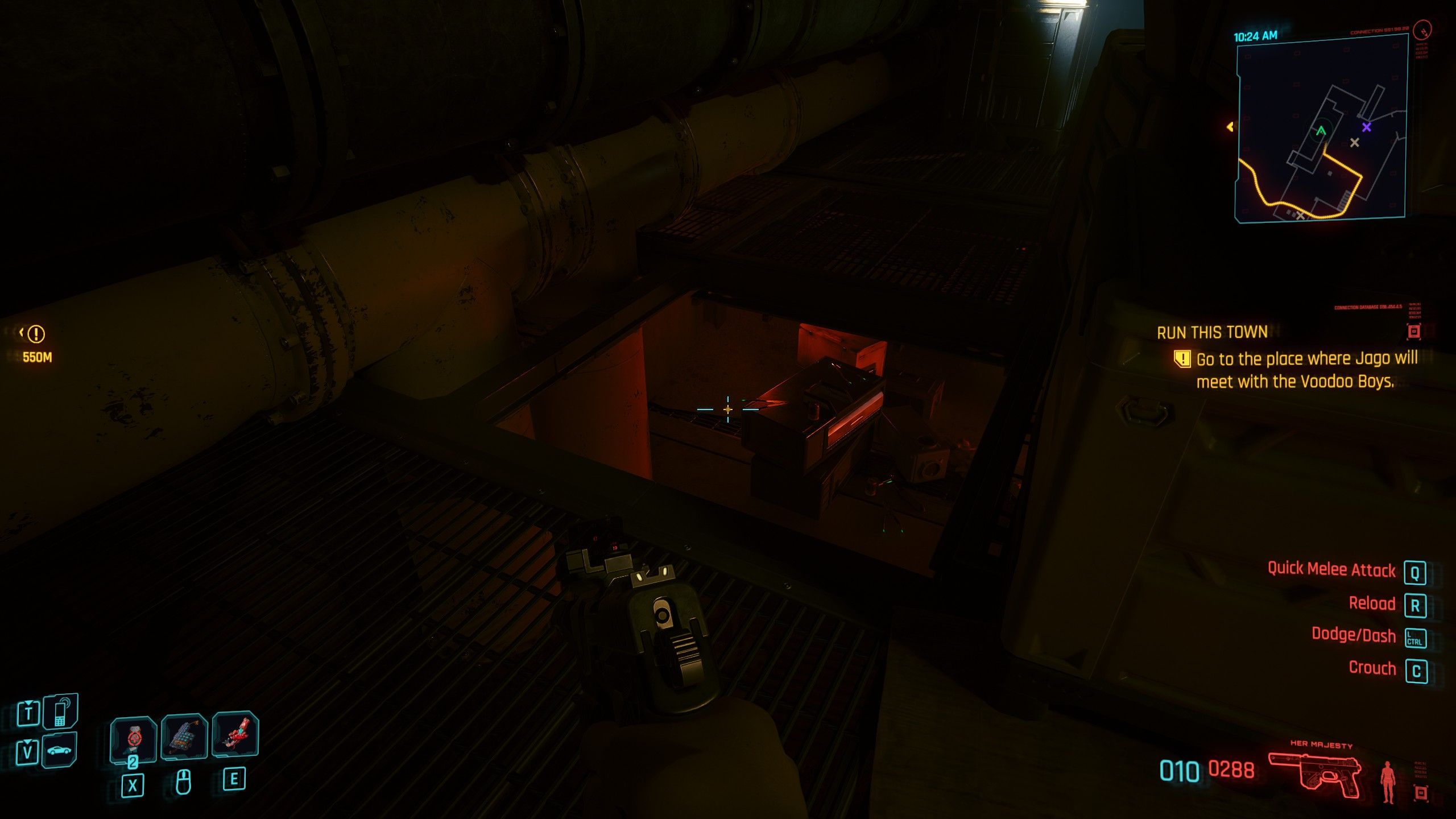The height and width of the screenshot is (819, 1456).
Task: Click the red compass icon beside minimap
Action: point(1425,28)
